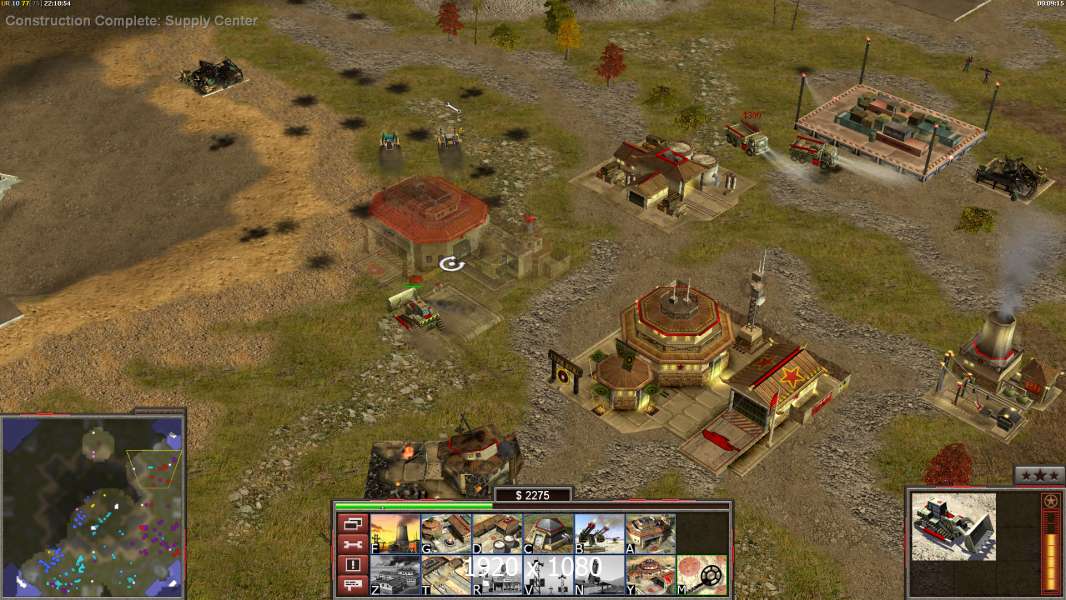Select the Barracks build icon labeled G
Screen dimensions: 1066x600
pyautogui.click(x=446, y=533)
